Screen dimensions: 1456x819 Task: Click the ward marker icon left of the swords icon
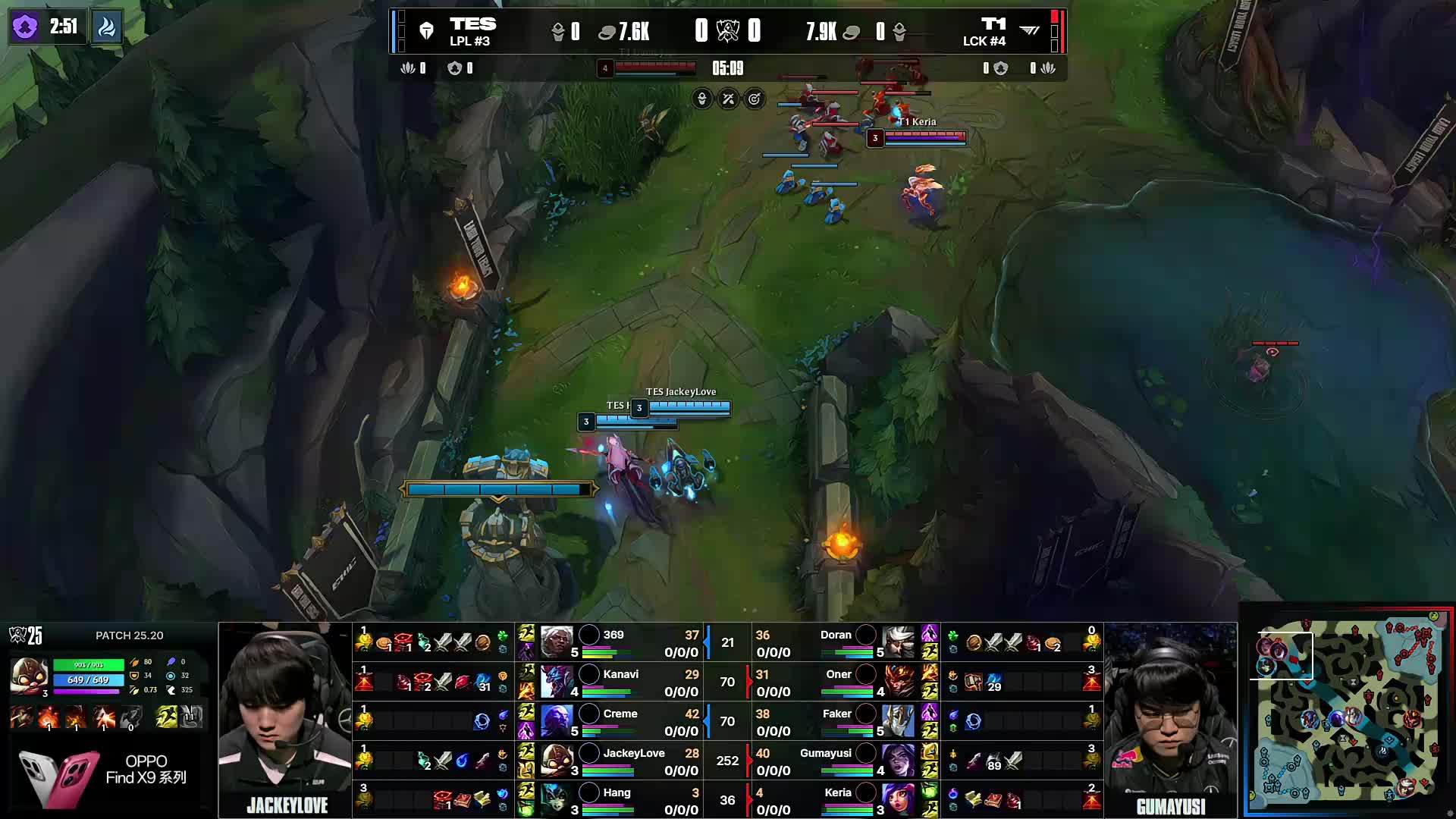pyautogui.click(x=701, y=99)
